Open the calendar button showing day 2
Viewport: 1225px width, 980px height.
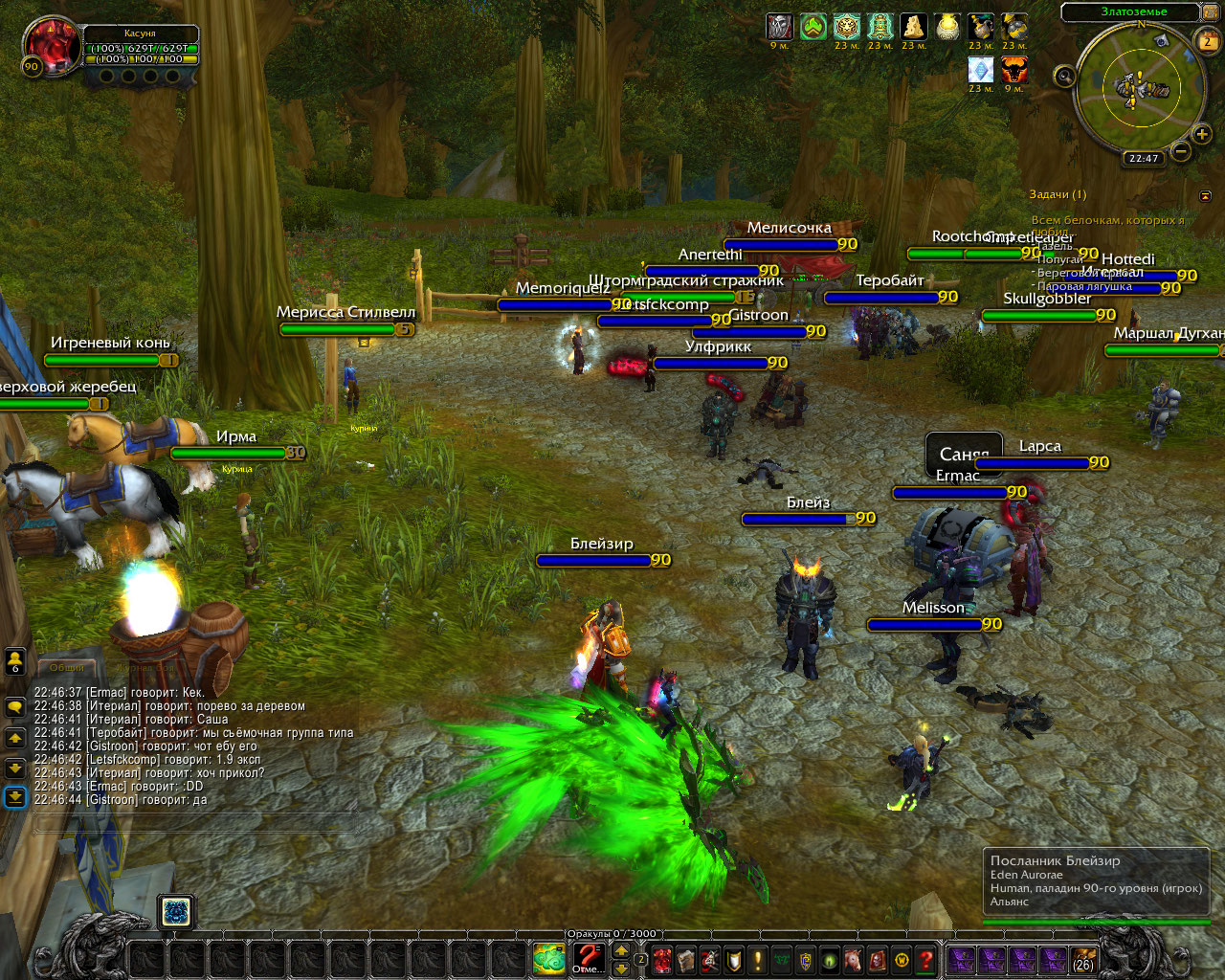coord(1208,40)
